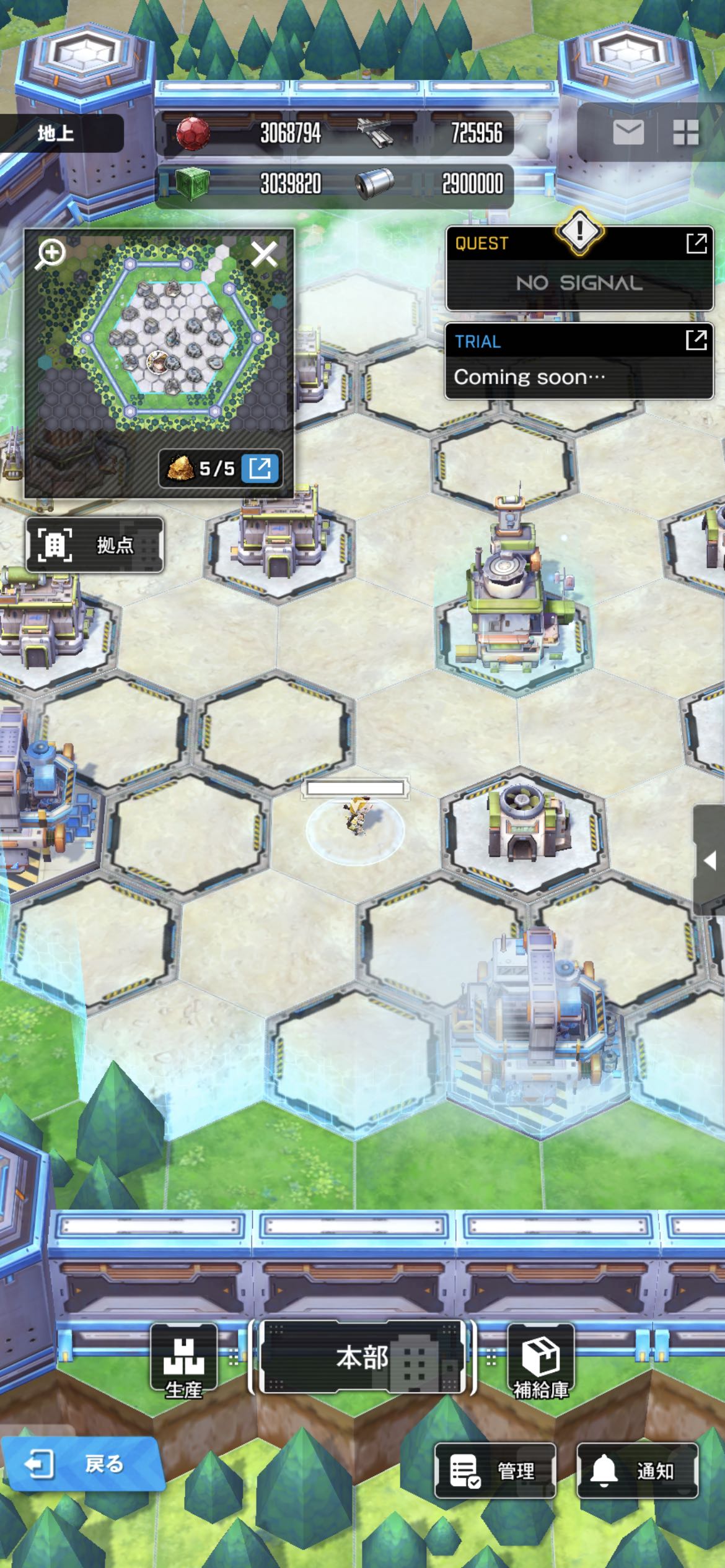Go back with the 戻る button

coord(81,1464)
